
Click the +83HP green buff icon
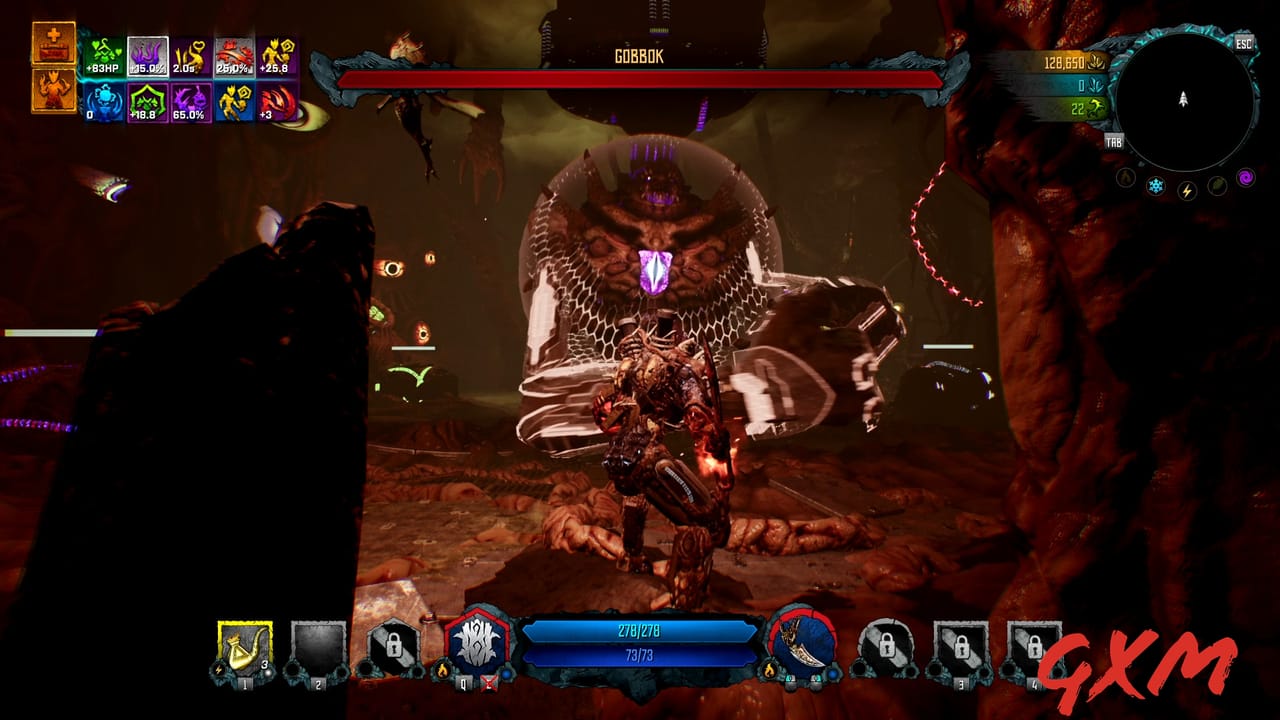click(x=103, y=55)
